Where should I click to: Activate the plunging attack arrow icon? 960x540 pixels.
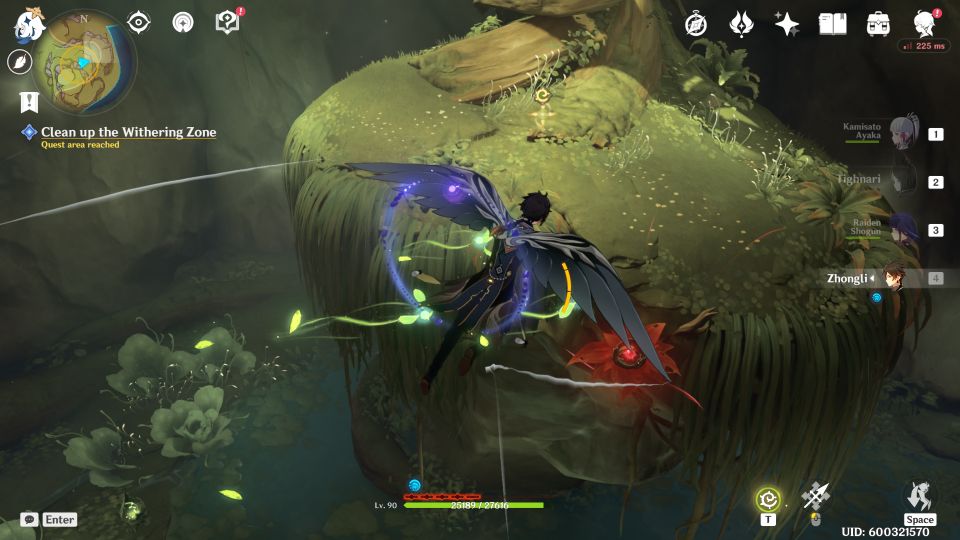816,496
